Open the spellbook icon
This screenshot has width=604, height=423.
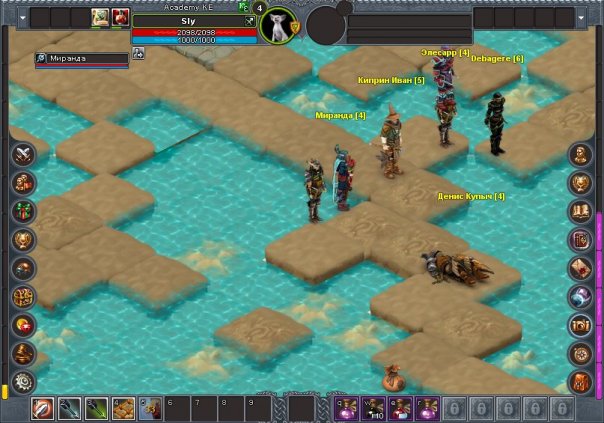coord(581,240)
